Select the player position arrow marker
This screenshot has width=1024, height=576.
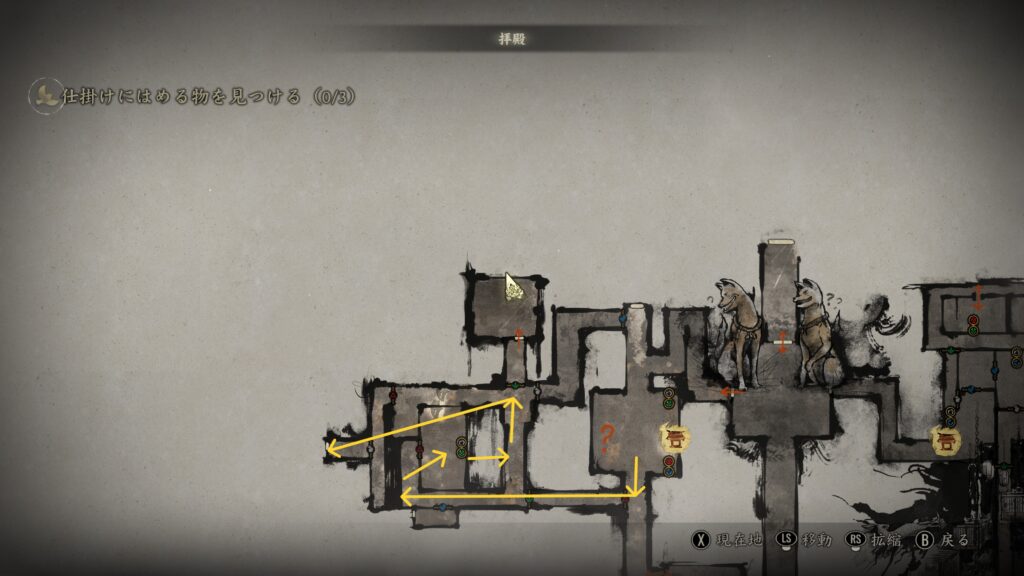[514, 288]
